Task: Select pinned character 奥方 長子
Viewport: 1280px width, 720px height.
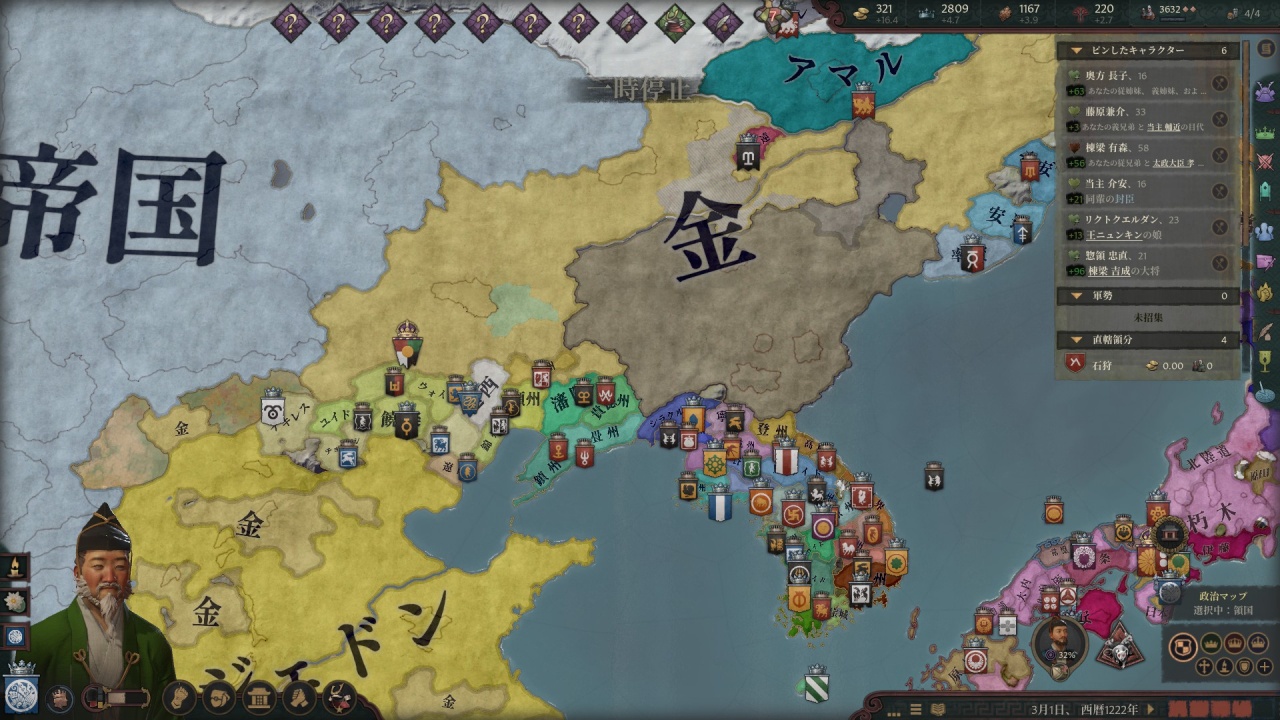Action: pos(1140,83)
